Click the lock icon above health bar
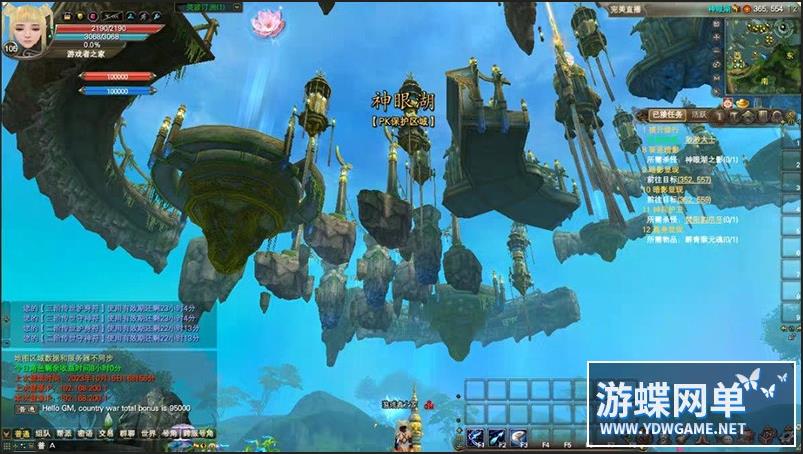Image resolution: width=803 pixels, height=454 pixels. pos(67,17)
